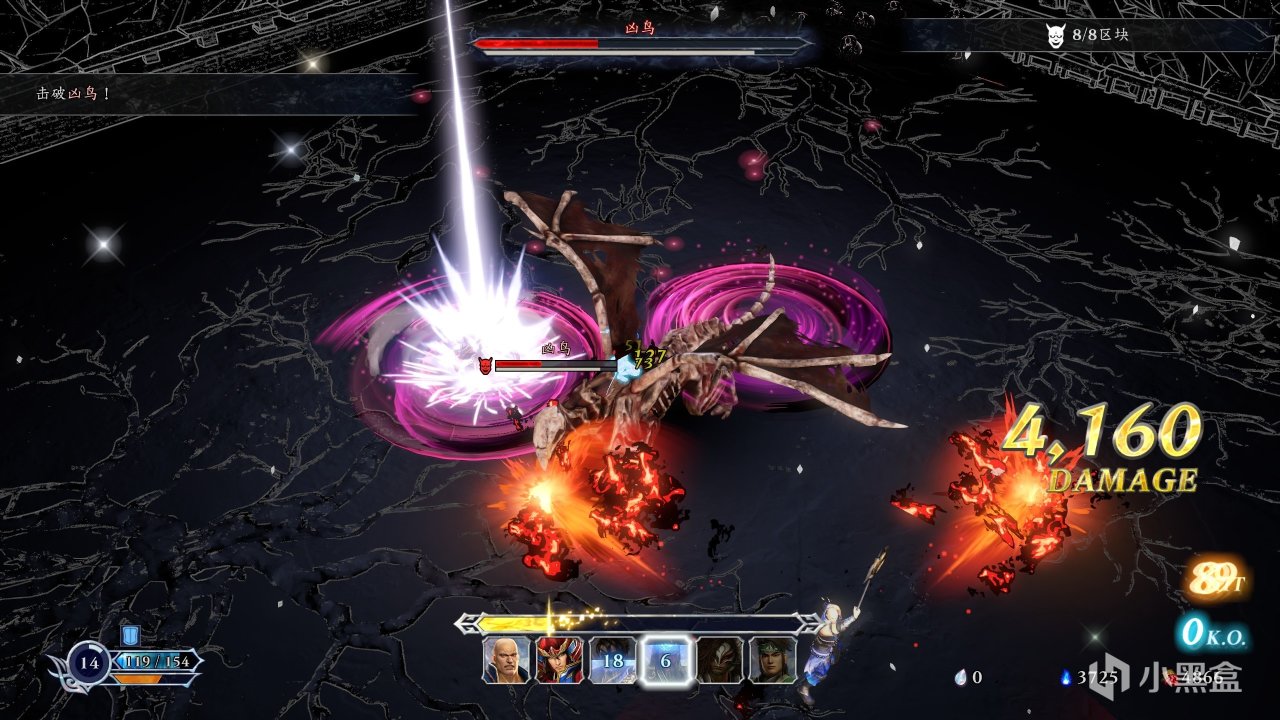Select the hero portrait on 18 cooldown

612,660
